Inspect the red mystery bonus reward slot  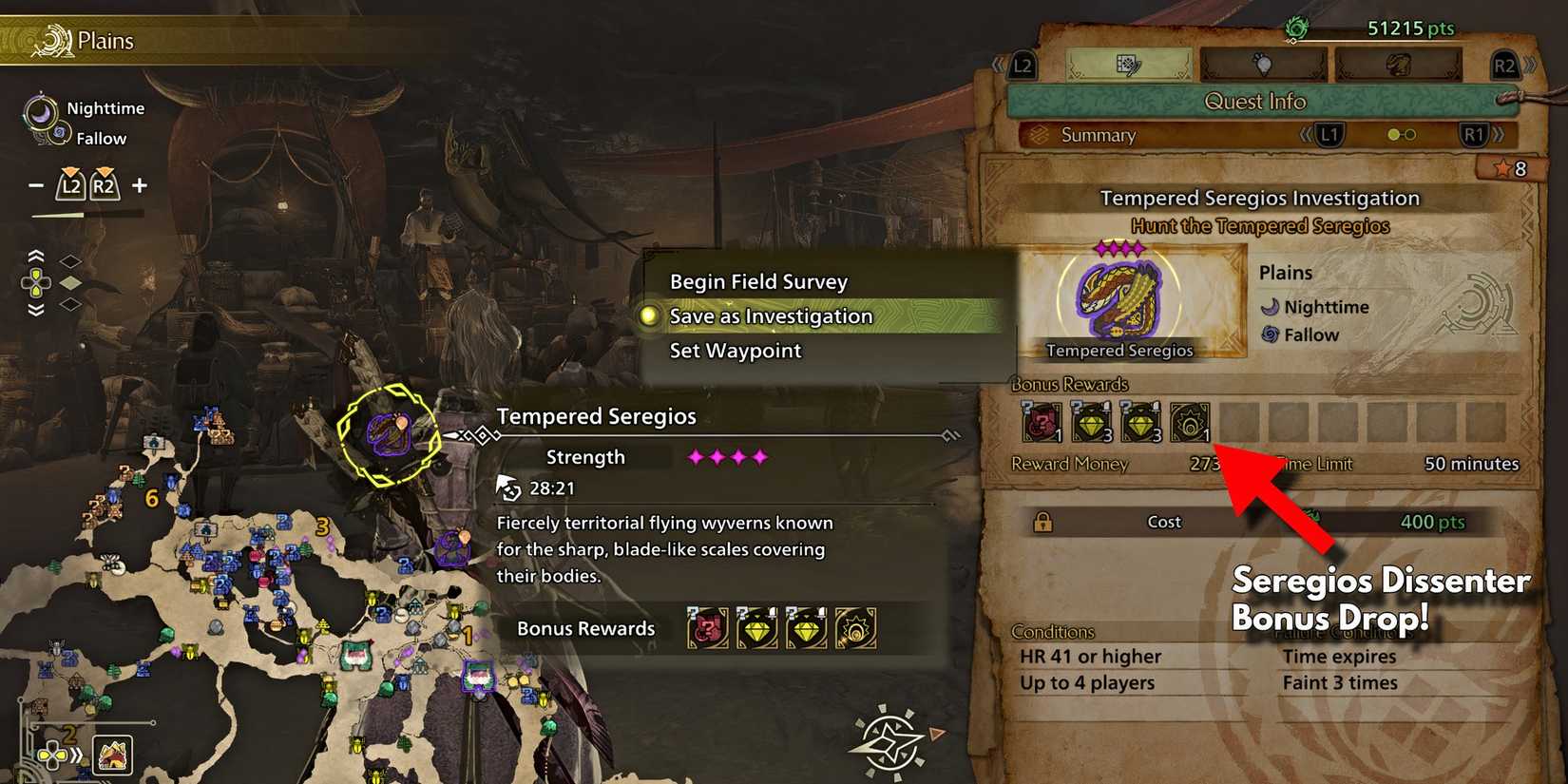pos(1042,422)
